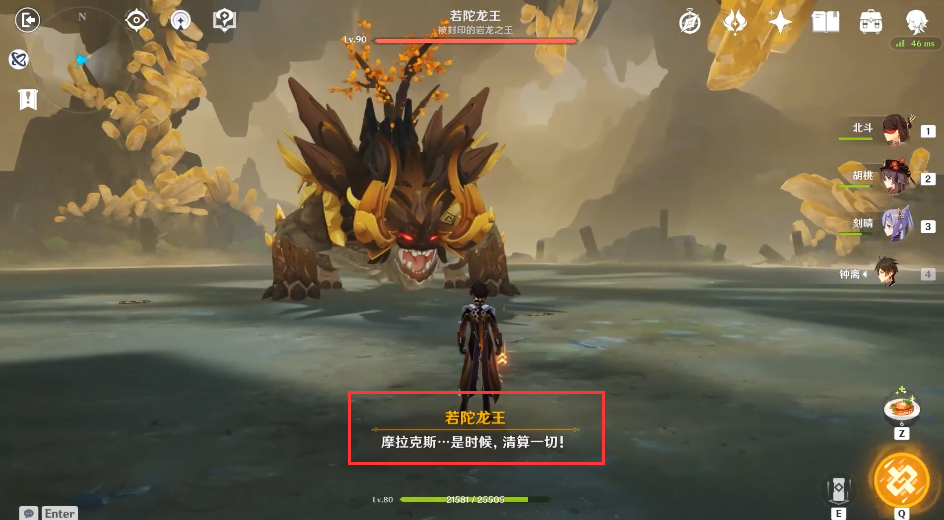The width and height of the screenshot is (944, 520).
Task: Open the Paimon menu head icon
Action: point(916,22)
